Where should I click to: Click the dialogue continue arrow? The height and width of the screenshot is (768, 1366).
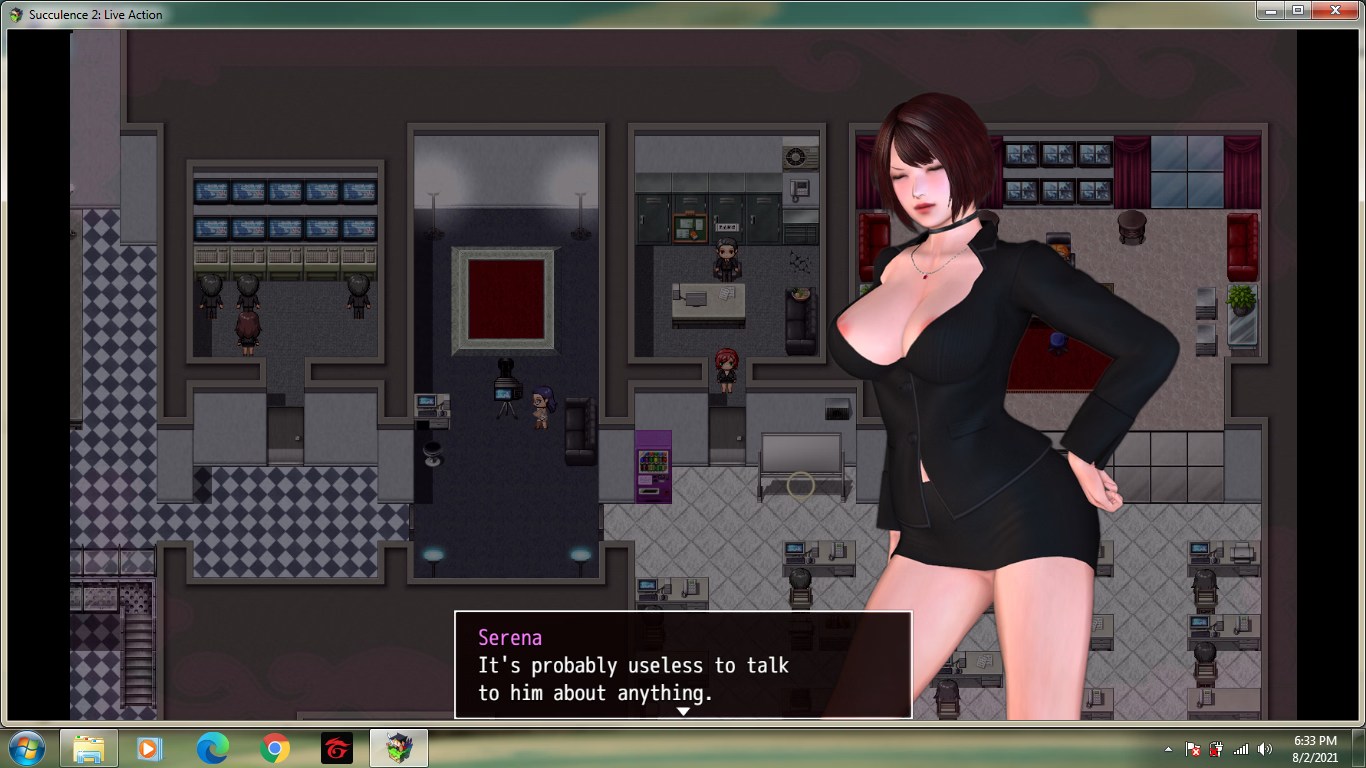click(683, 711)
